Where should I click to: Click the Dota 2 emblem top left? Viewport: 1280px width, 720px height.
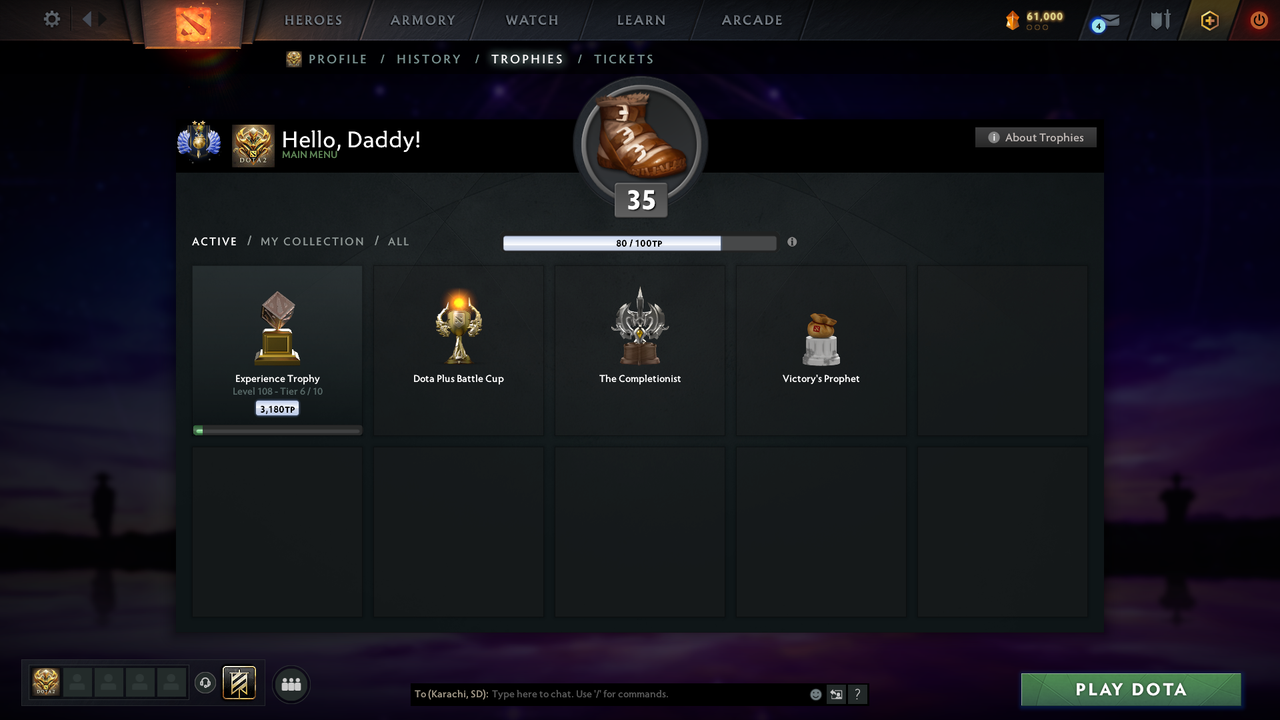193,22
